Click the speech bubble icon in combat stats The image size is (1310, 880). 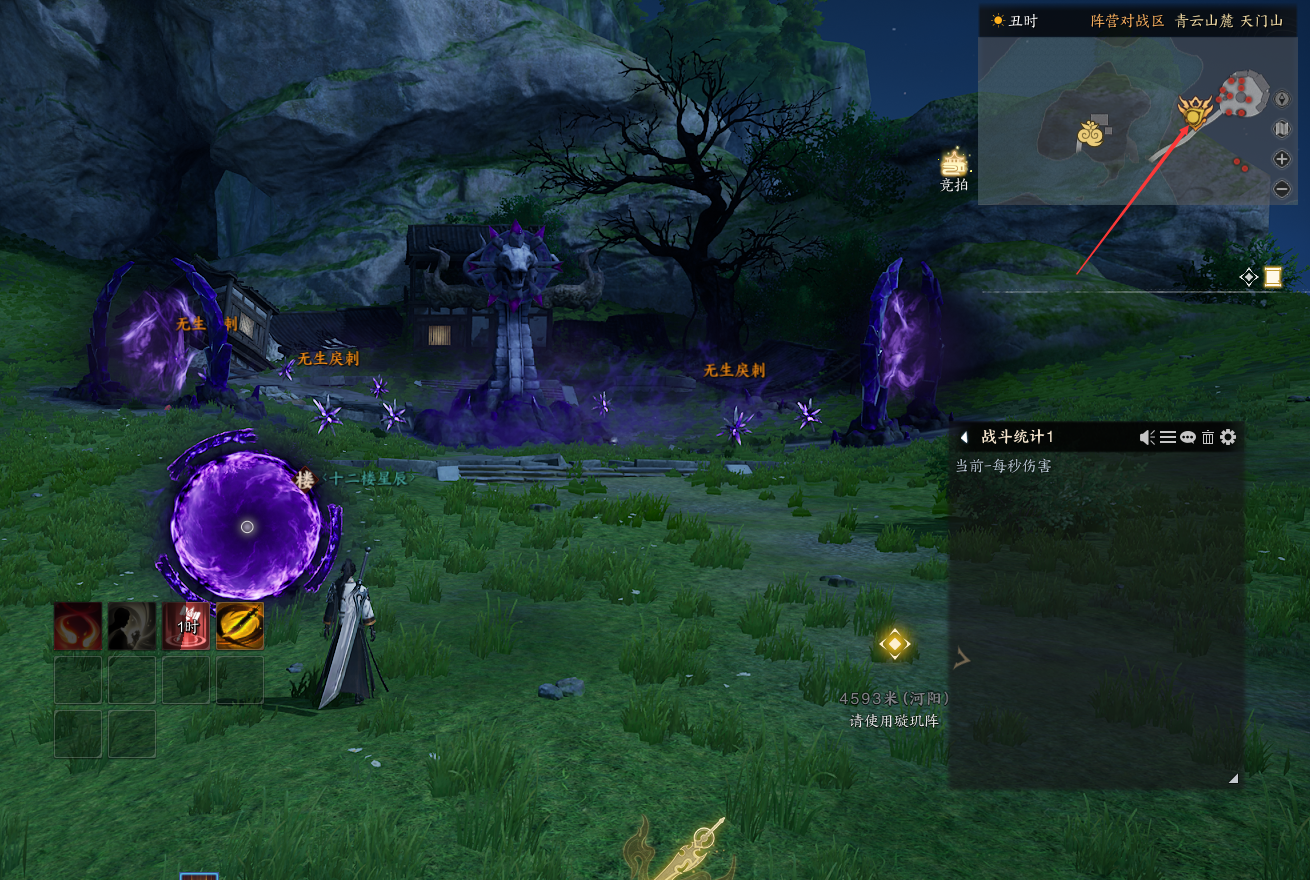(1188, 437)
